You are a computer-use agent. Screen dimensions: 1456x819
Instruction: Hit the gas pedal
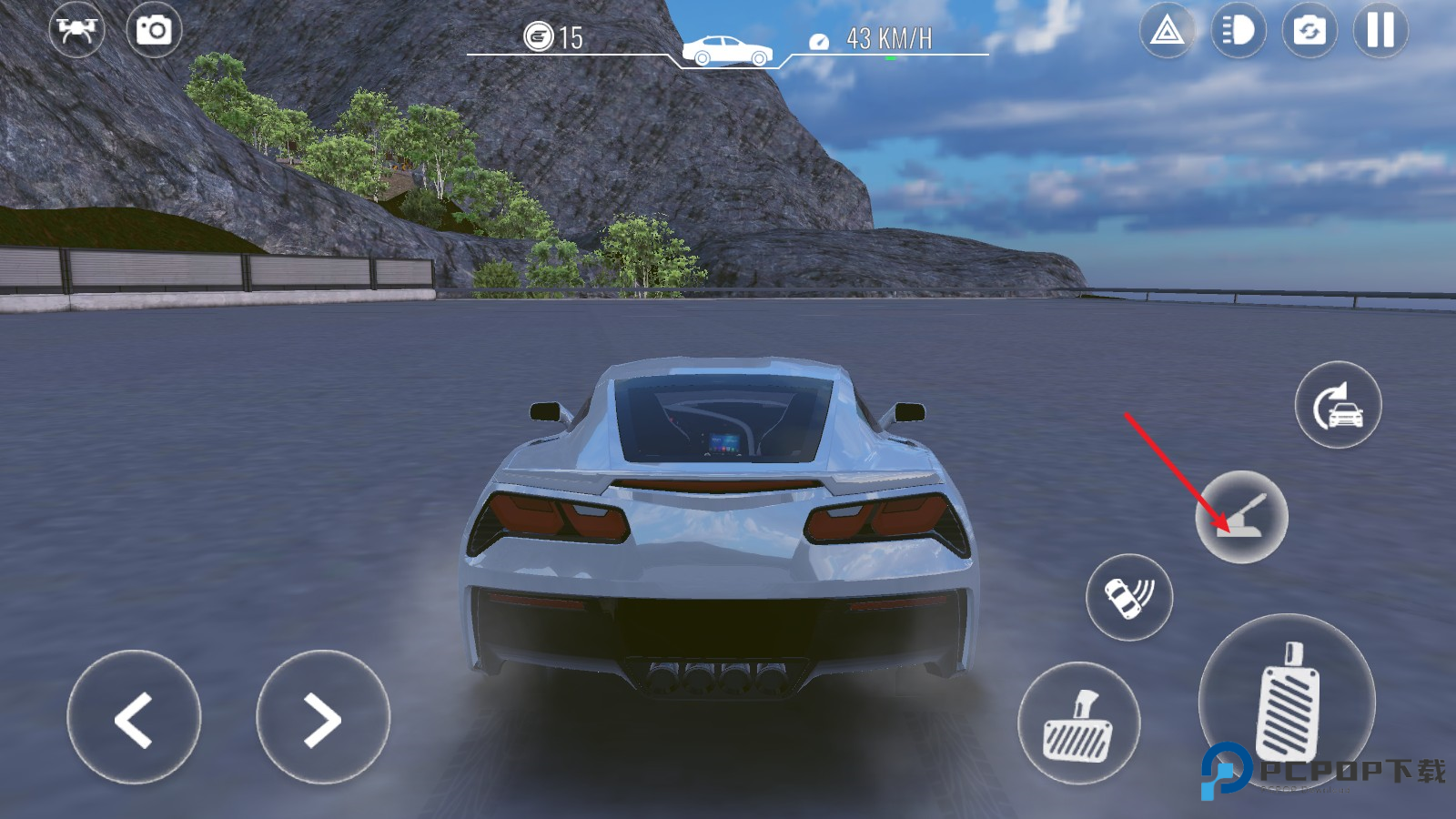point(1287,702)
